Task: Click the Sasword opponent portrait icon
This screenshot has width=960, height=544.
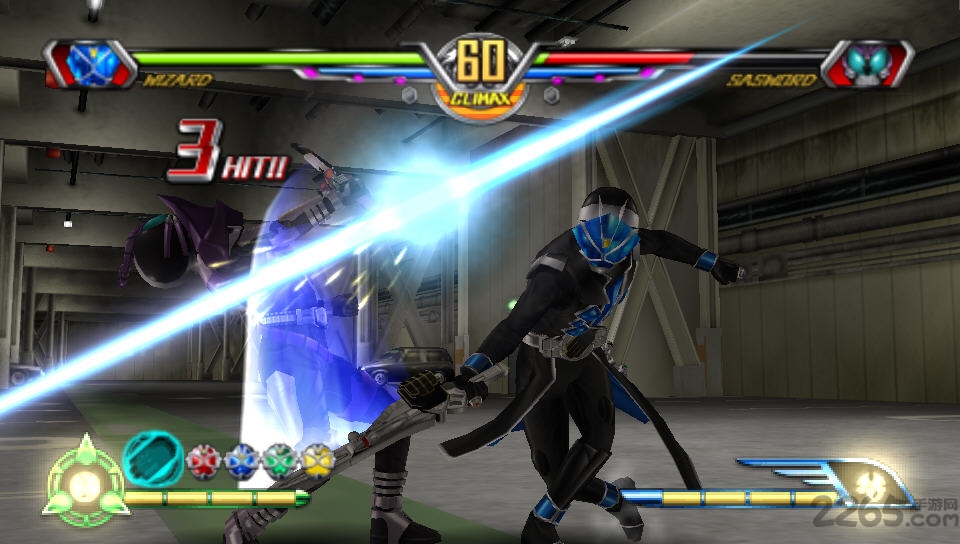Action: pyautogui.click(x=867, y=63)
